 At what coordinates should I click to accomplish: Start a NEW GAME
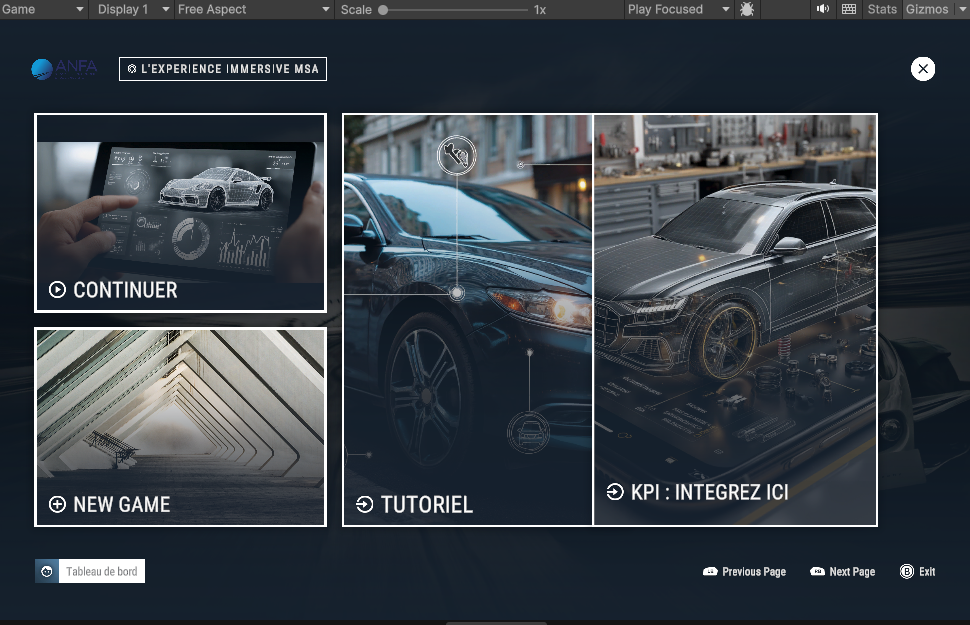pyautogui.click(x=180, y=427)
